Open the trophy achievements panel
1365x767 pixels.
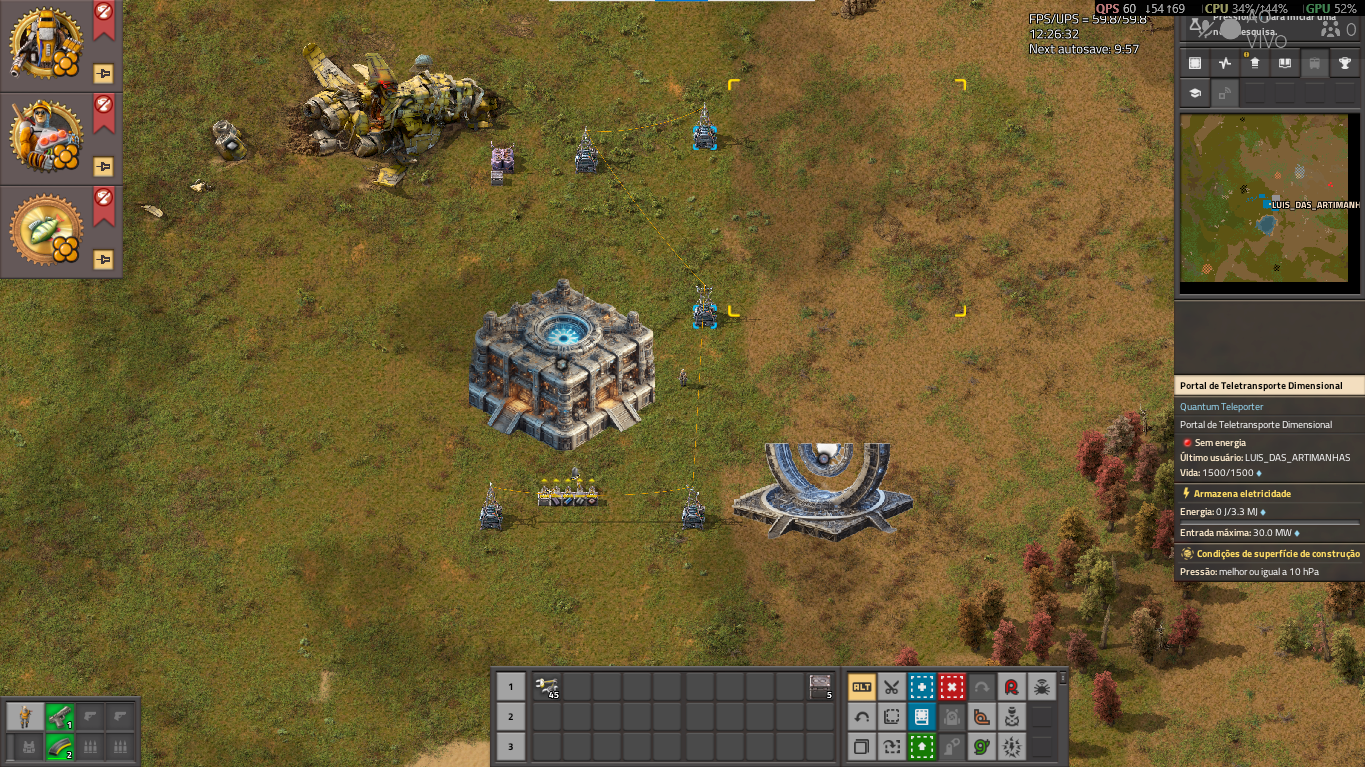[x=1345, y=63]
